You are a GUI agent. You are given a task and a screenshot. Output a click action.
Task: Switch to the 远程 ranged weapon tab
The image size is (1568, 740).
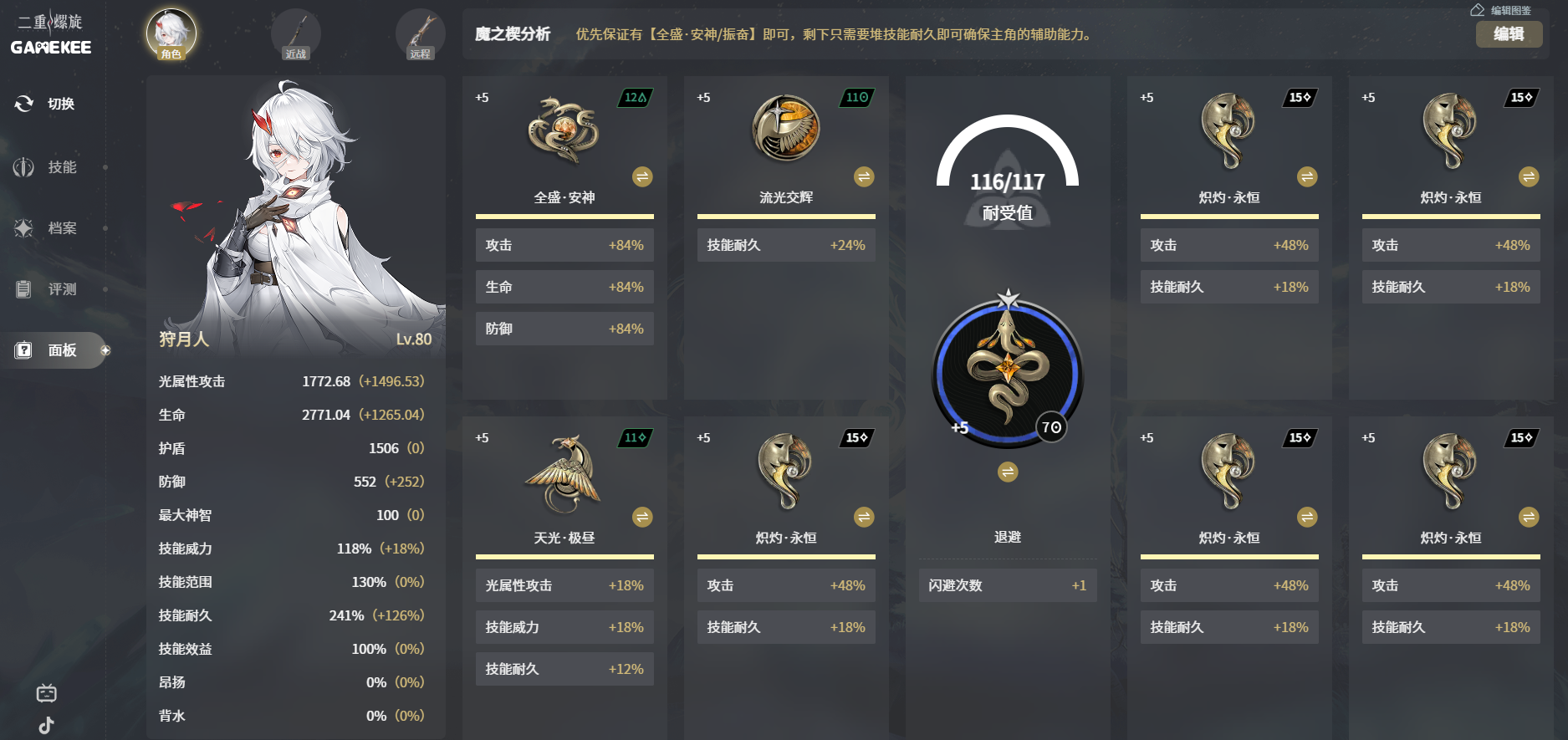click(x=420, y=34)
